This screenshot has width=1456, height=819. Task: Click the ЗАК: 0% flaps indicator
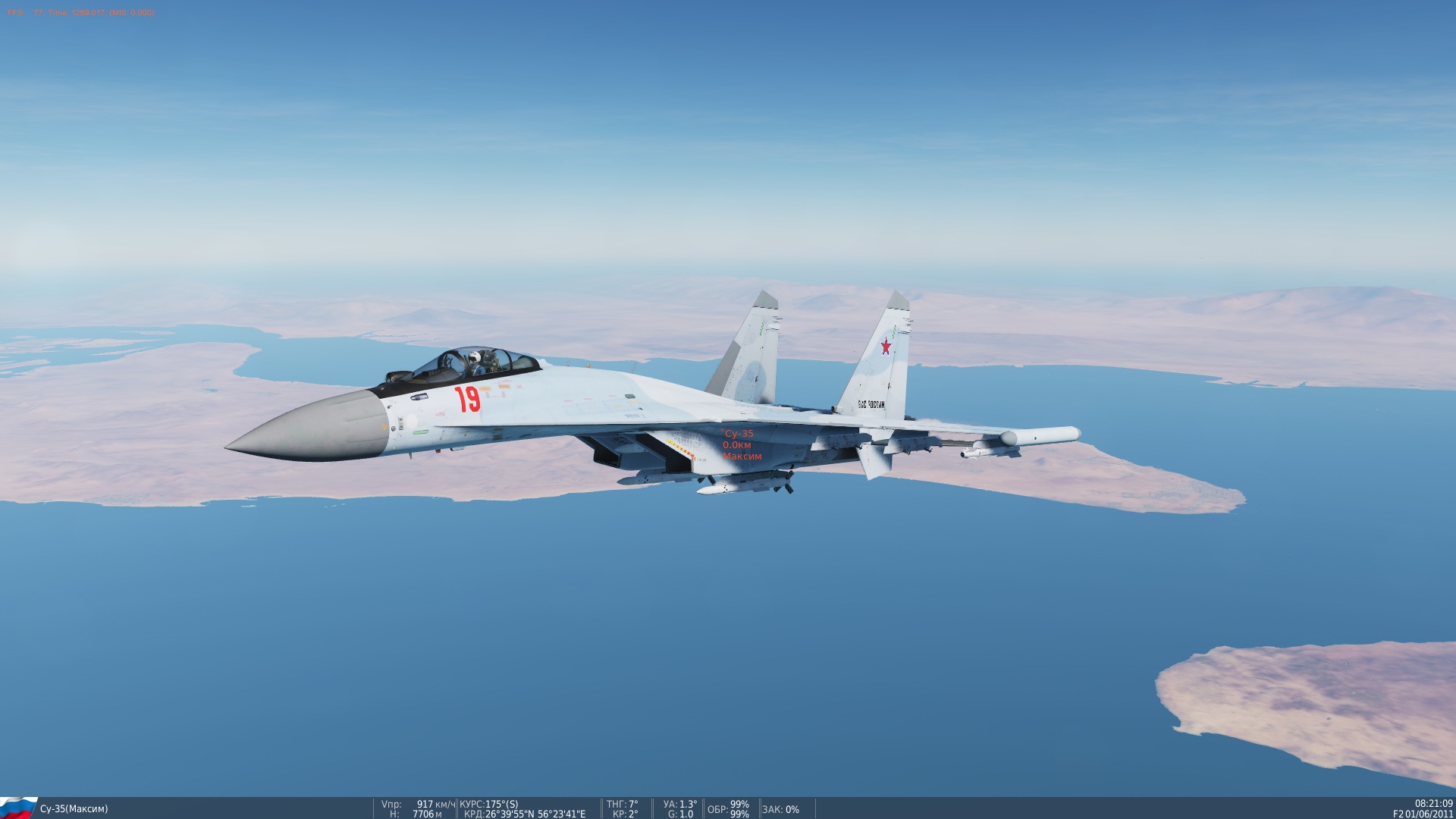point(781,809)
